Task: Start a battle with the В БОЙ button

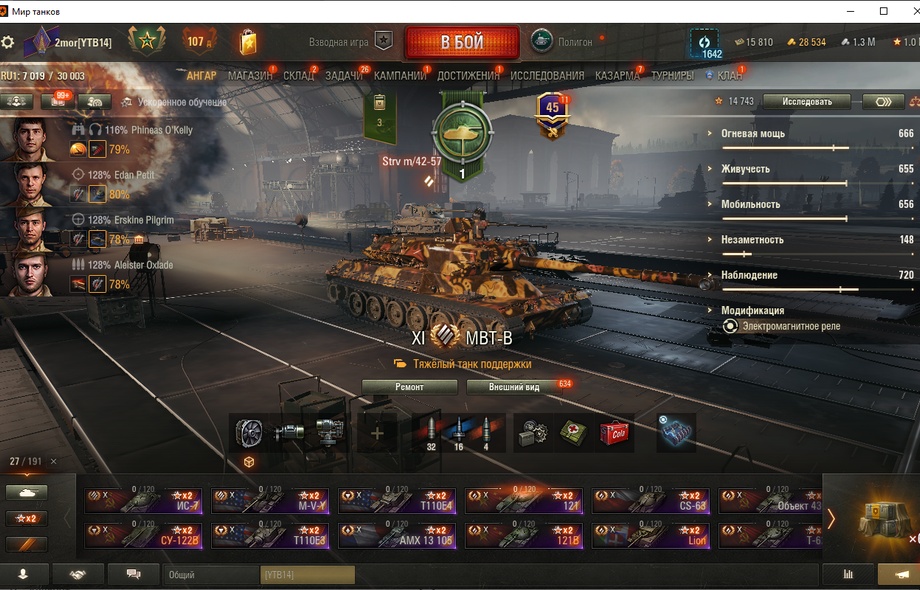Action: point(462,43)
